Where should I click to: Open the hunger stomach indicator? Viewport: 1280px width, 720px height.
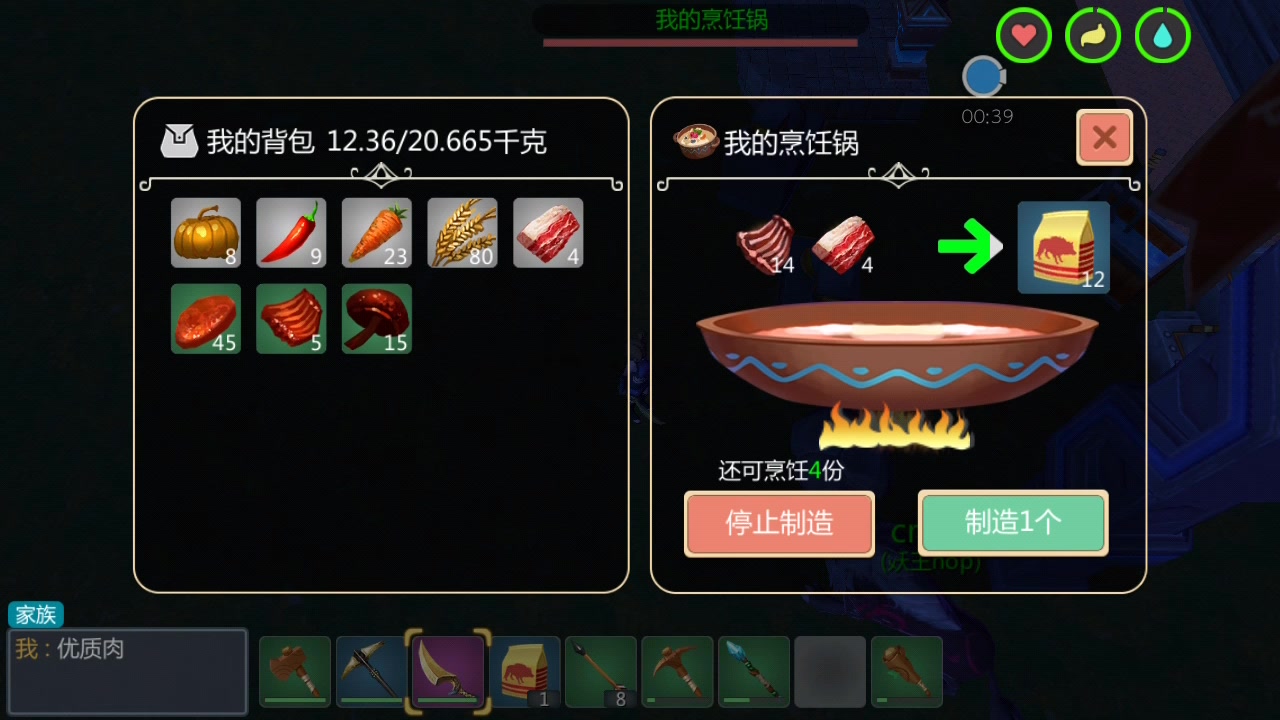coord(1093,35)
